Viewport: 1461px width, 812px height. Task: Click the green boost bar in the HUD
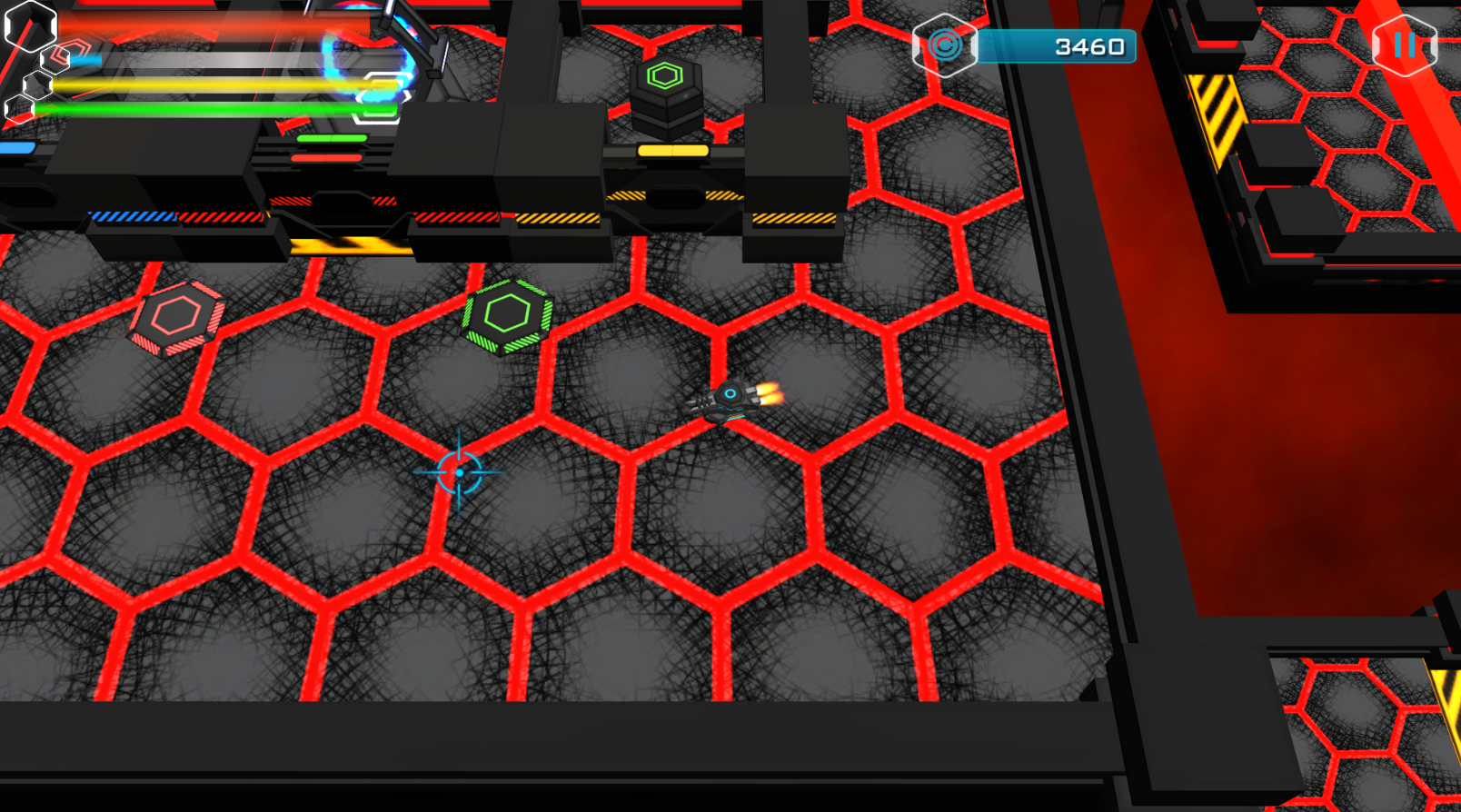click(227, 107)
